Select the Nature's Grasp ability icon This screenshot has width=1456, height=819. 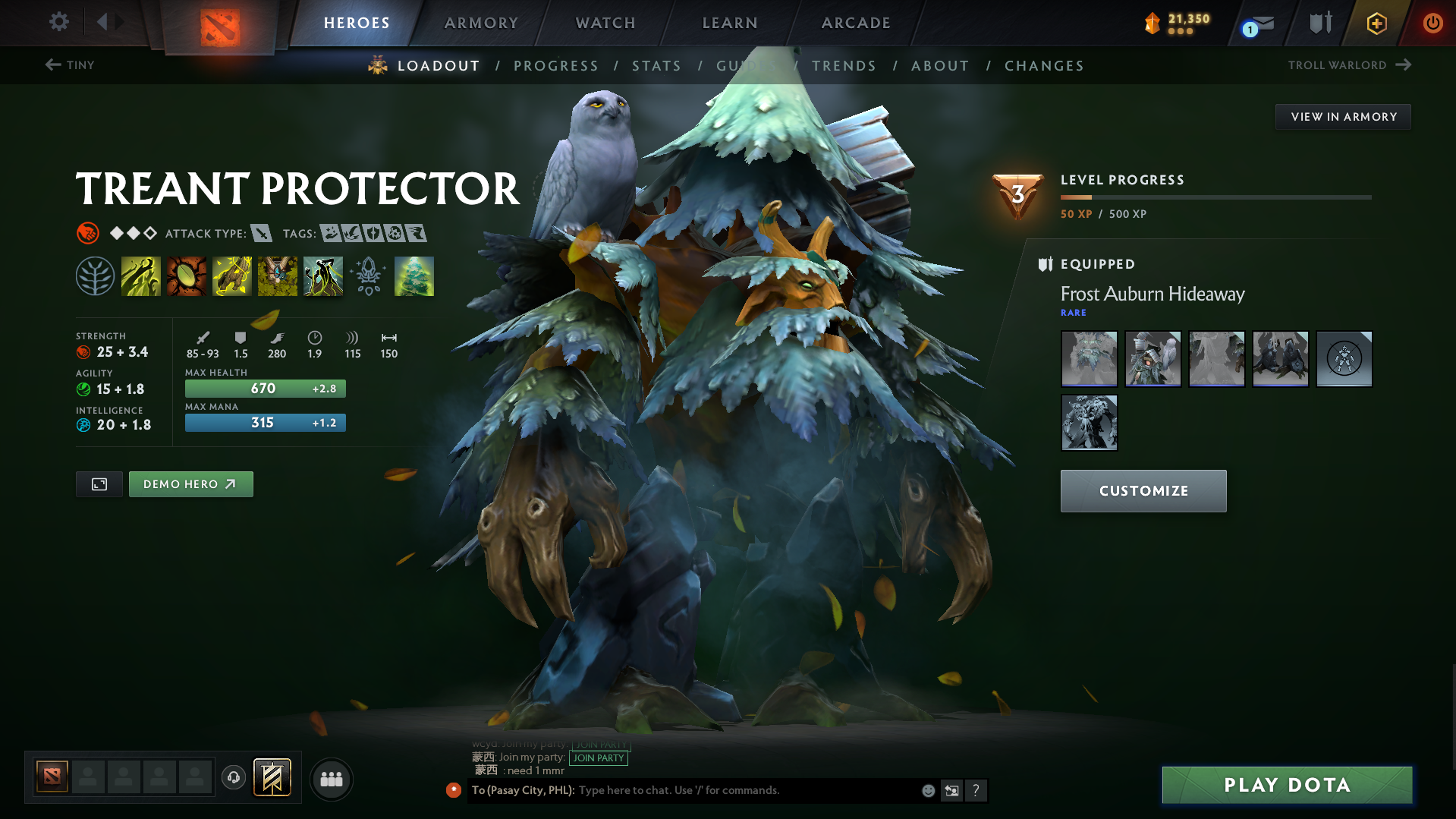pyautogui.click(x=141, y=276)
